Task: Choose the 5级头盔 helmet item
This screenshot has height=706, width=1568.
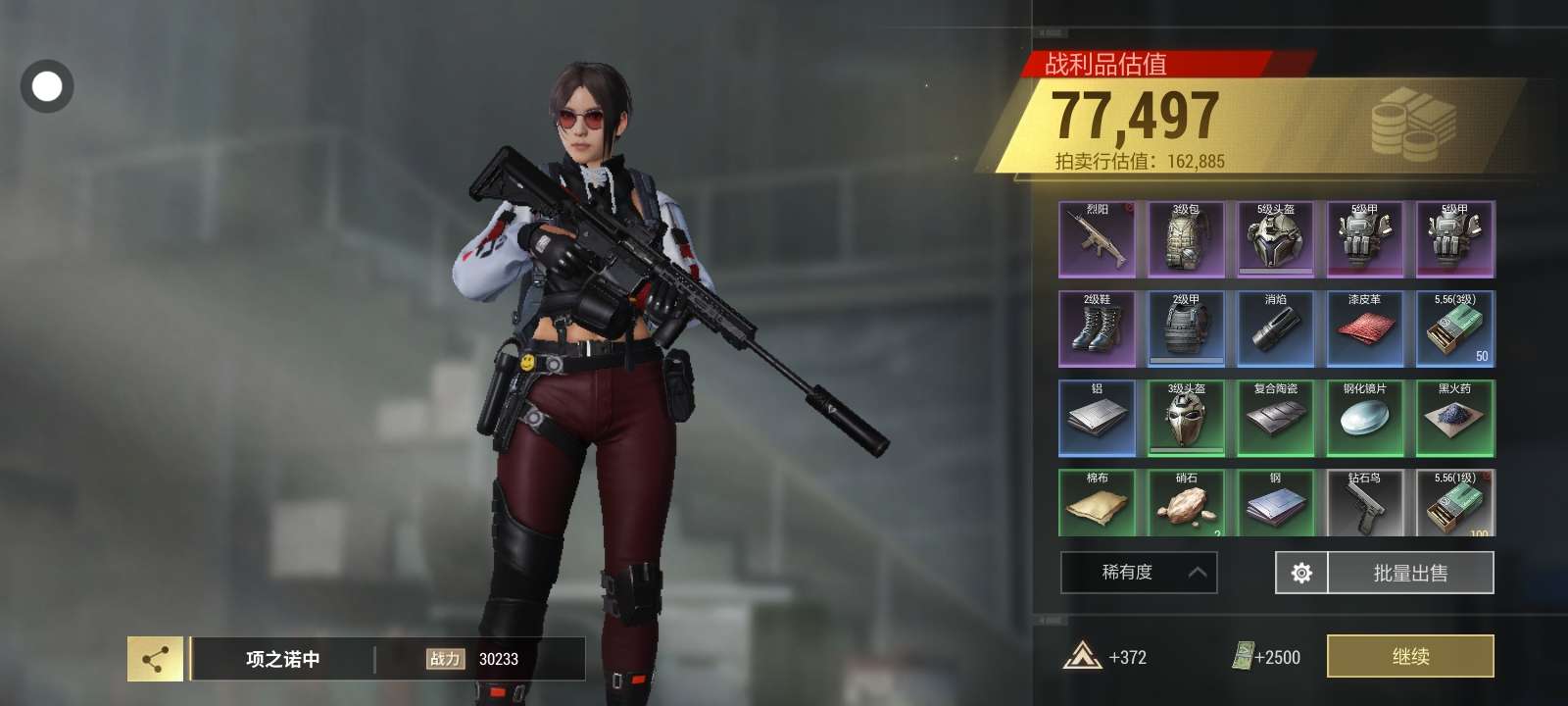Action: pyautogui.click(x=1276, y=239)
